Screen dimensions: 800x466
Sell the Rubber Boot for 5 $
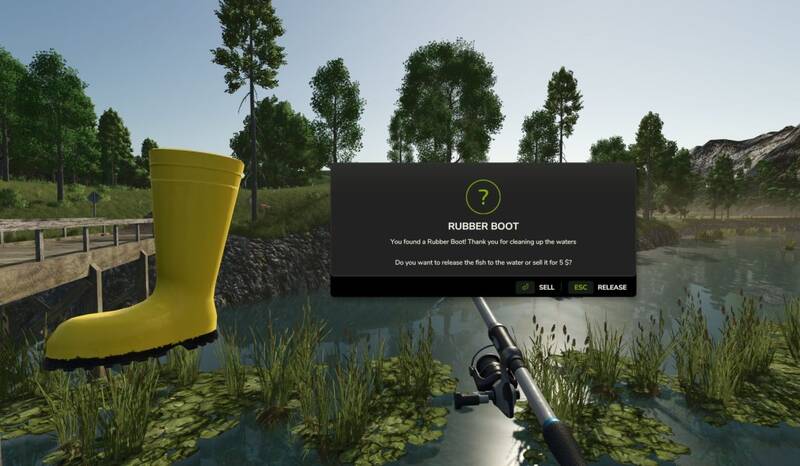pos(536,287)
